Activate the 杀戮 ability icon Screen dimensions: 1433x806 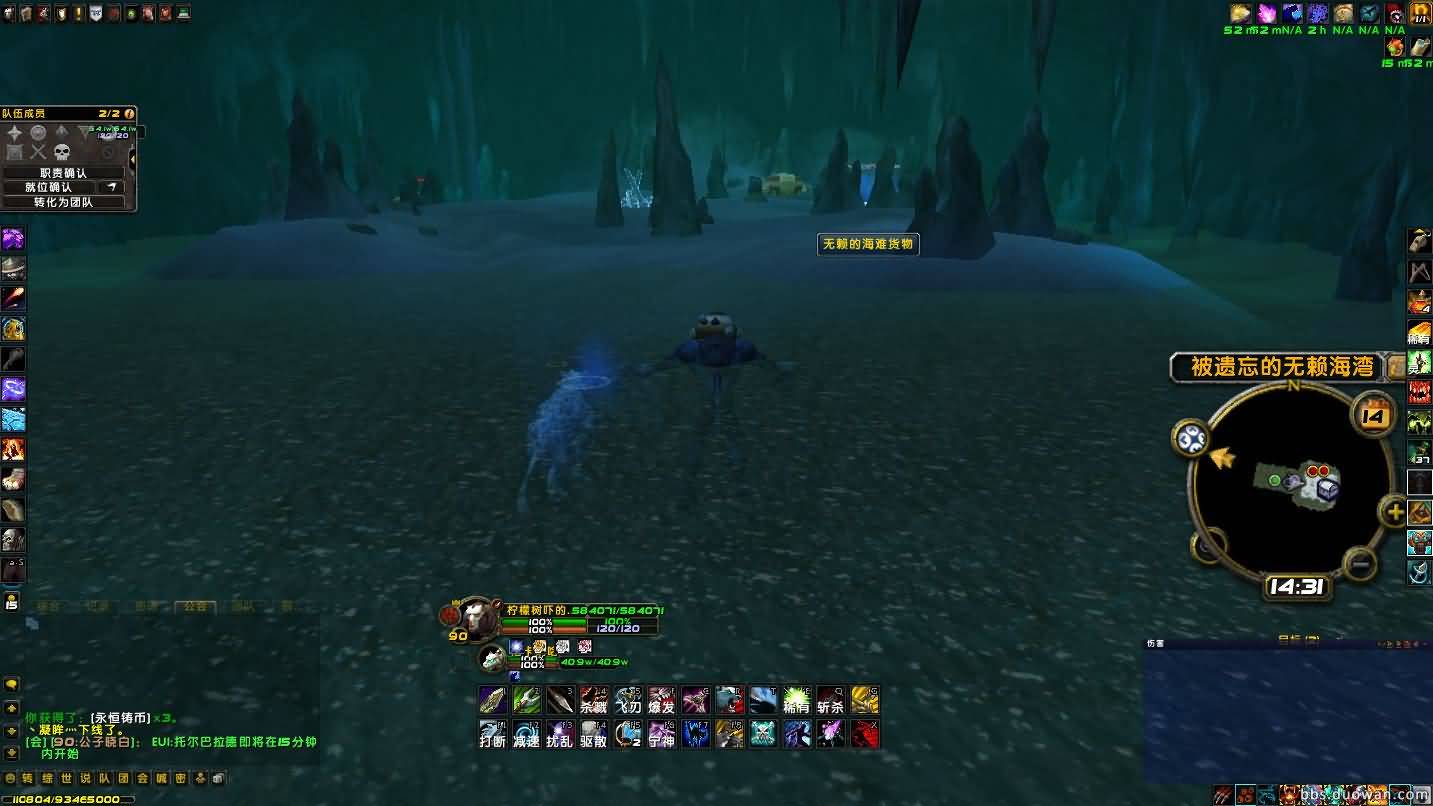tap(594, 700)
